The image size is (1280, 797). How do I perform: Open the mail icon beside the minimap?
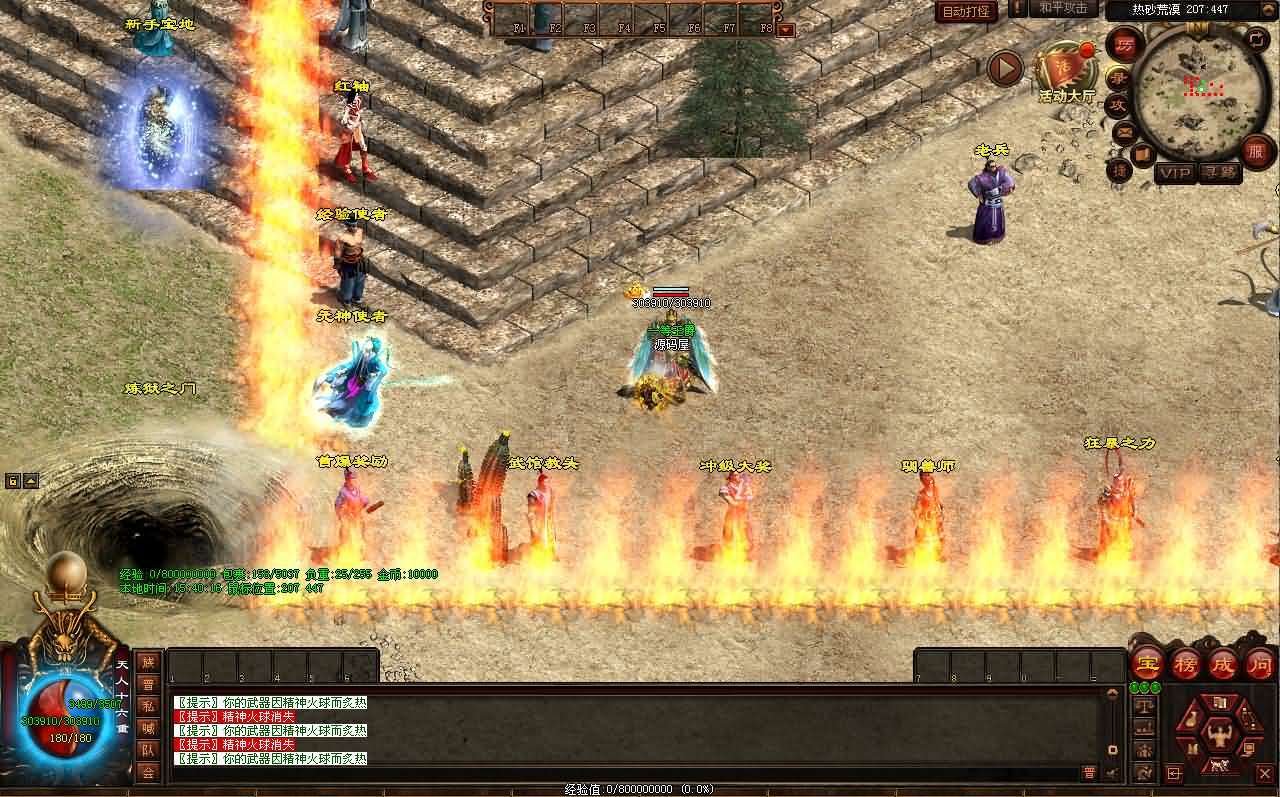(x=1123, y=130)
